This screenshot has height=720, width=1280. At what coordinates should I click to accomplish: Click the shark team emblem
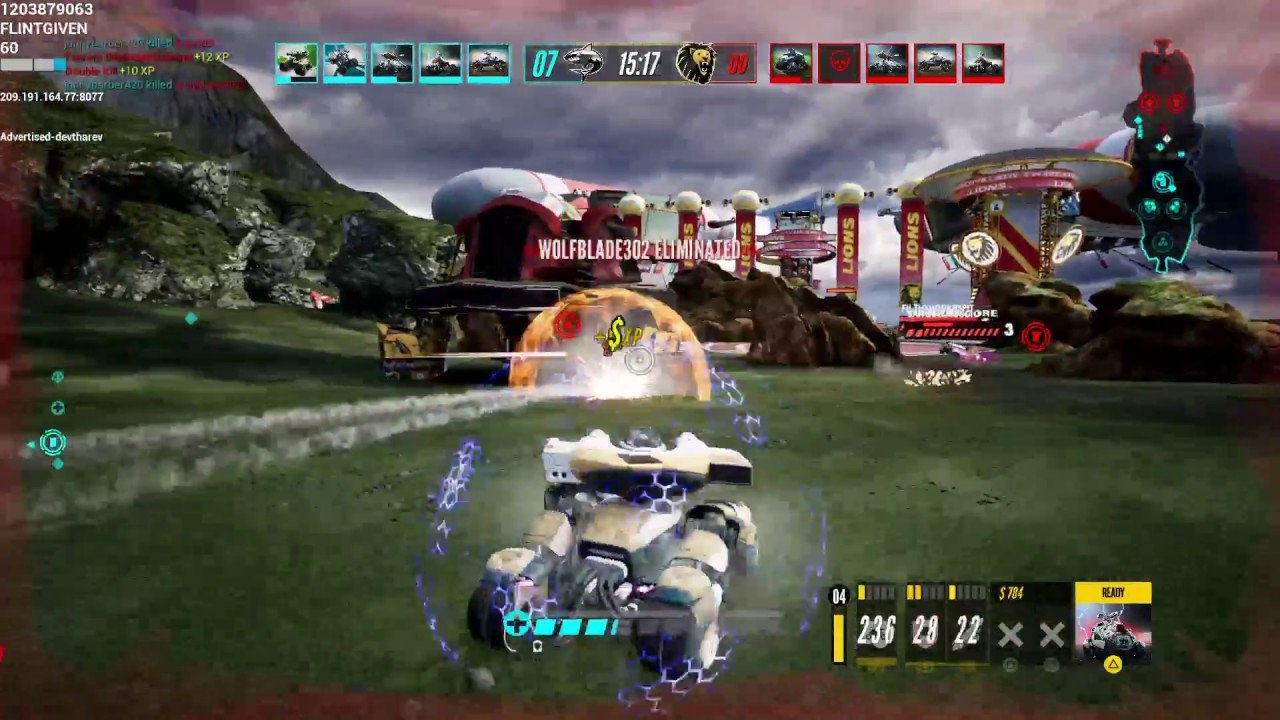(583, 64)
